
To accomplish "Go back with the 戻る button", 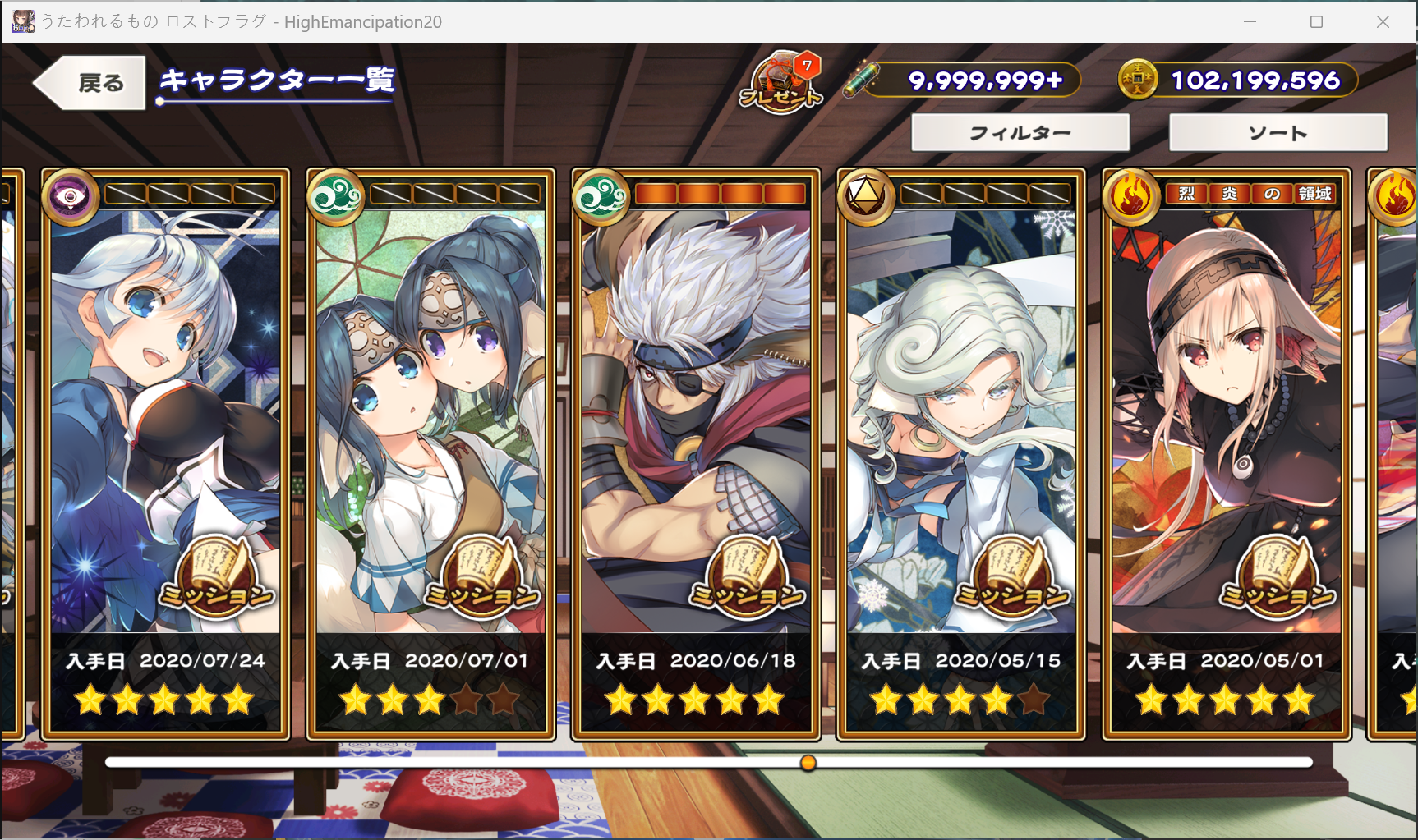I will (x=90, y=83).
